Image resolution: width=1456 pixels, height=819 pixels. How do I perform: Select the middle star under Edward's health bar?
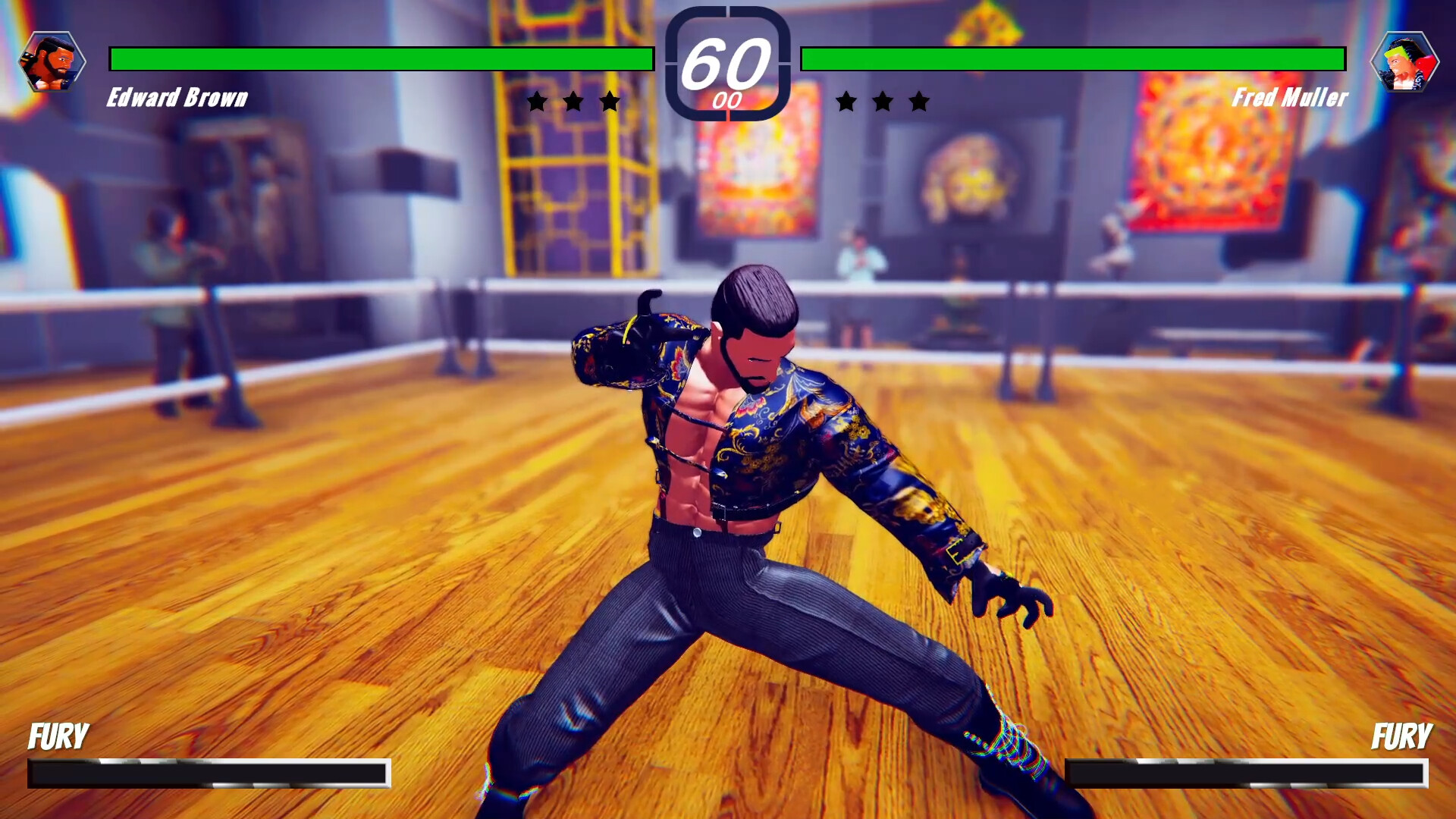tap(573, 99)
